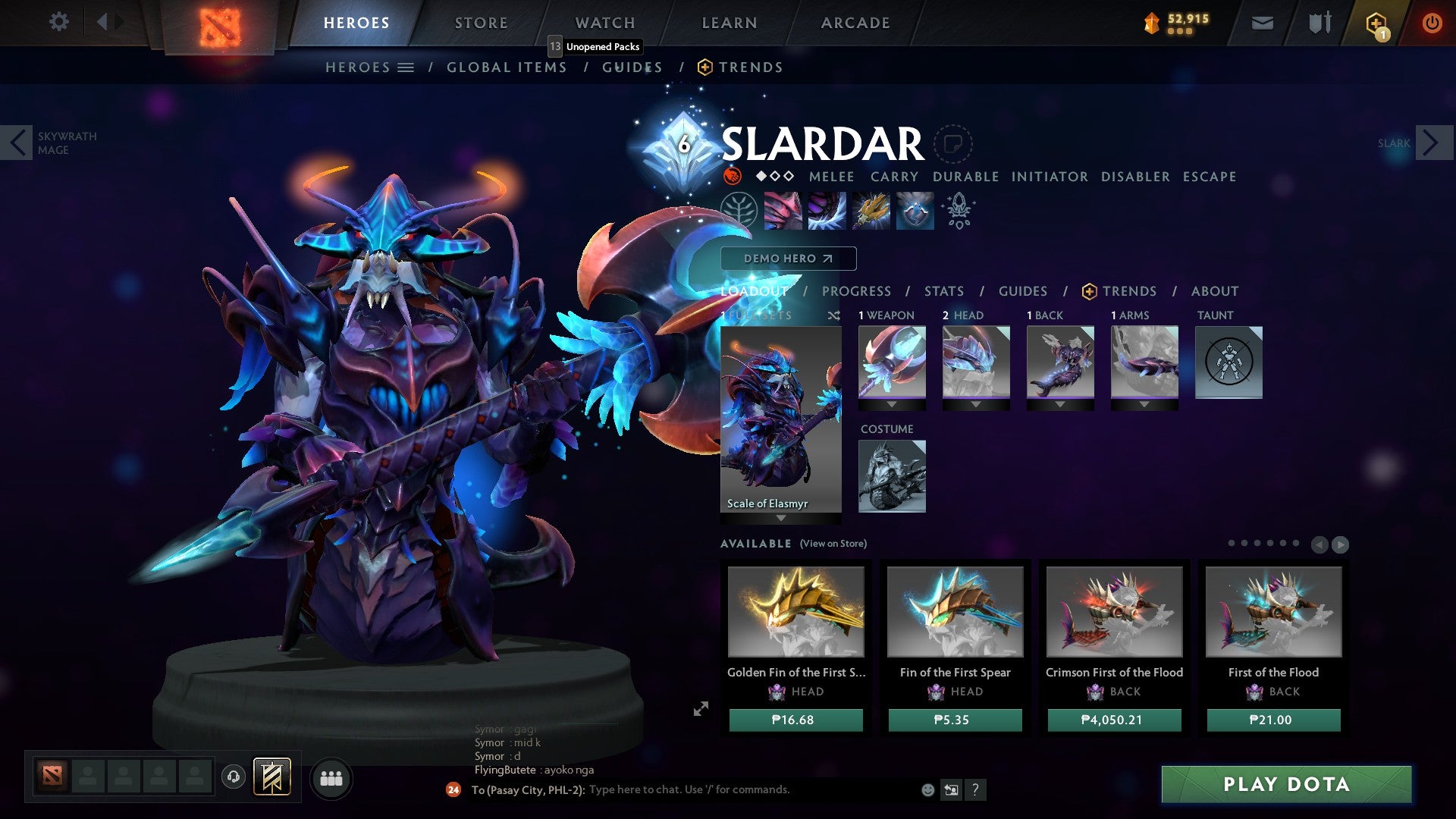This screenshot has height=819, width=1456.
Task: Click the emoticon smiley in chat bar
Action: 927,789
